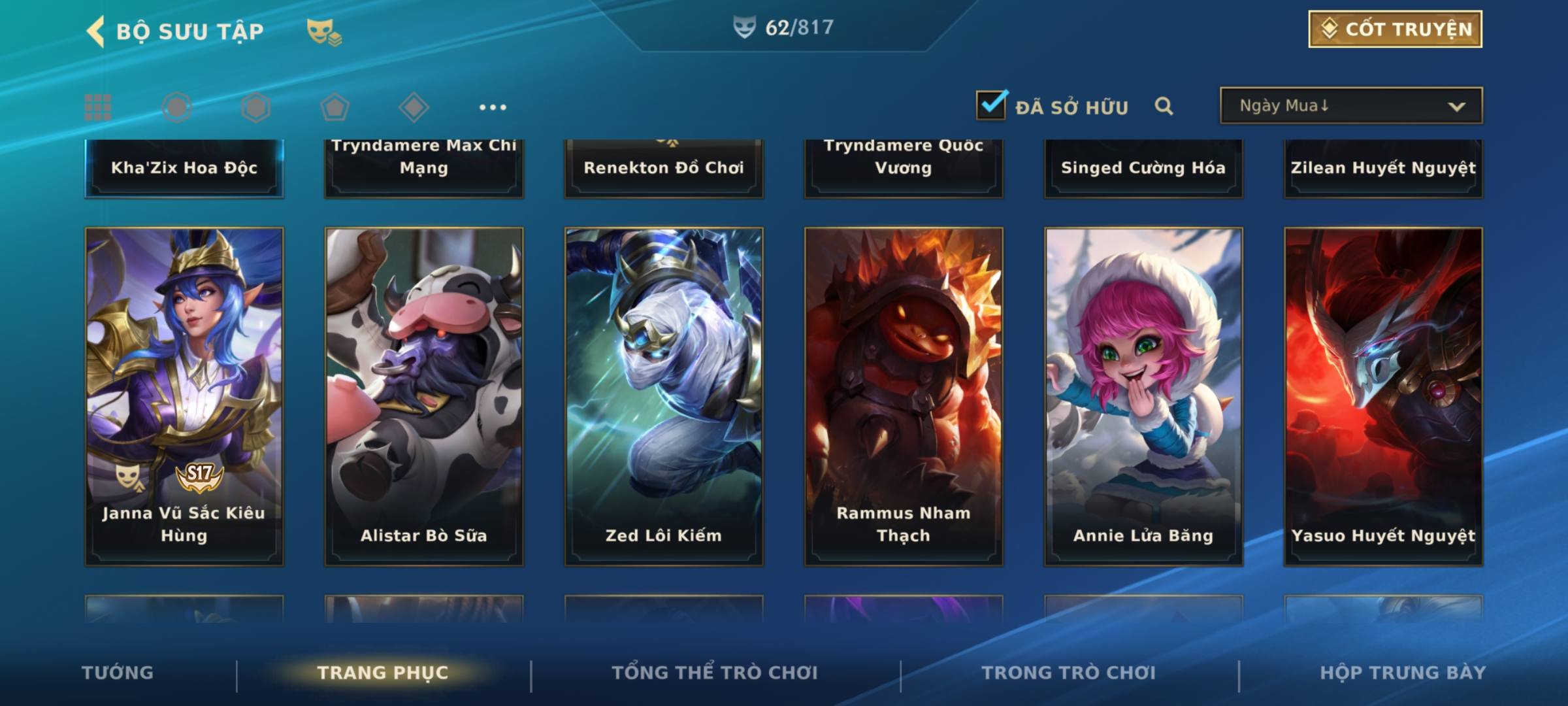
Task: Choose the Zed Lôi Kiếm skin
Action: 664,396
